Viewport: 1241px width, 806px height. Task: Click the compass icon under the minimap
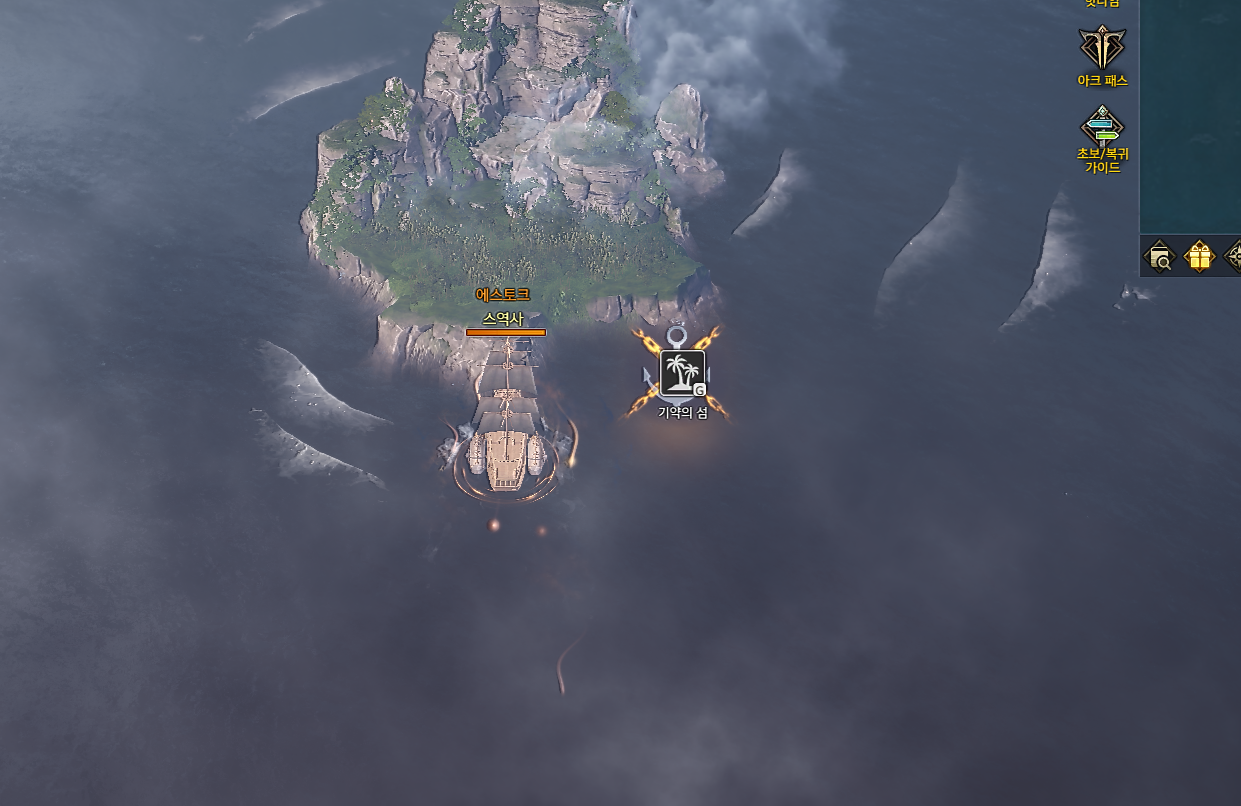point(1234,257)
